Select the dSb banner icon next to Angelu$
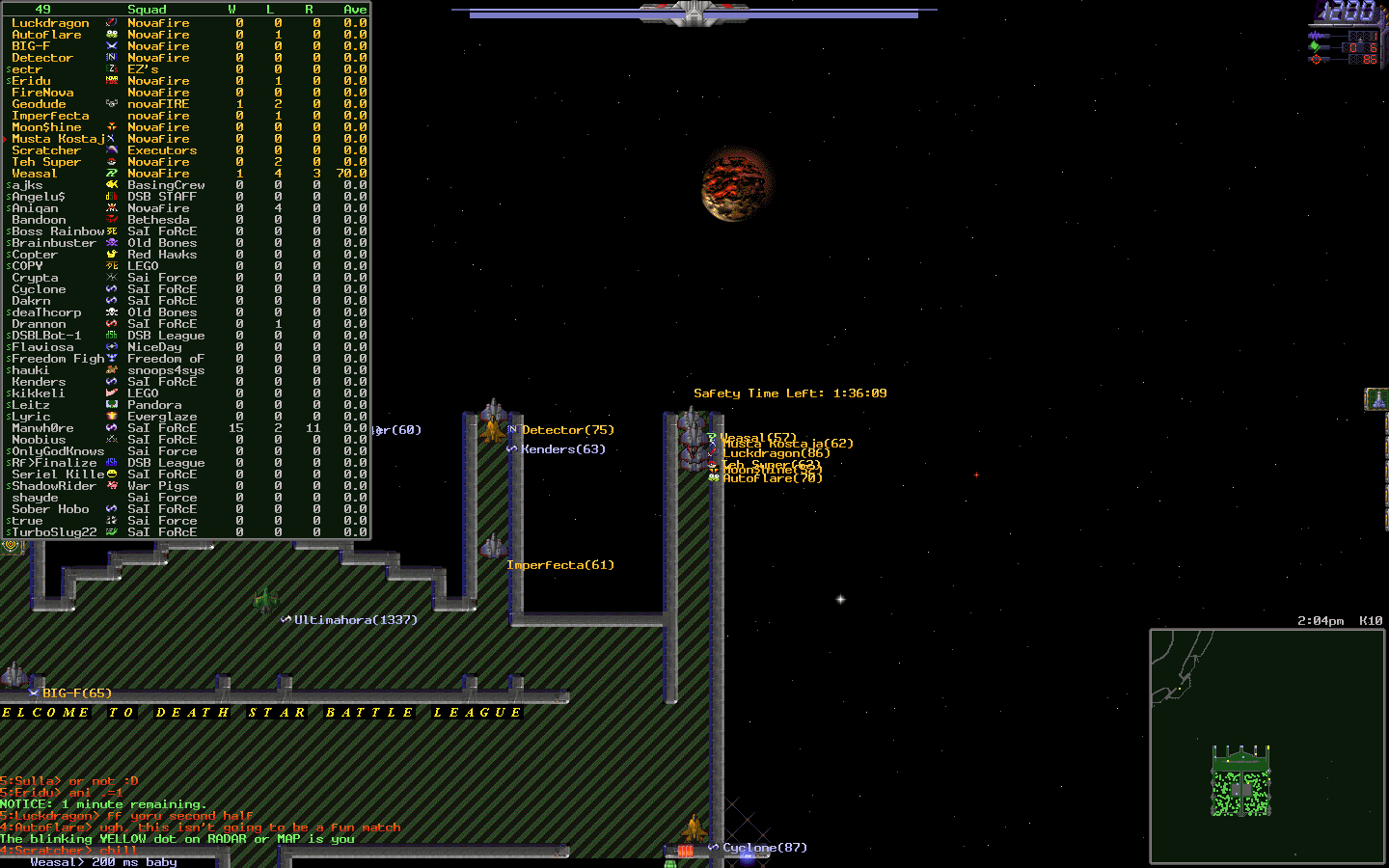This screenshot has height=868, width=1389. pos(112,196)
